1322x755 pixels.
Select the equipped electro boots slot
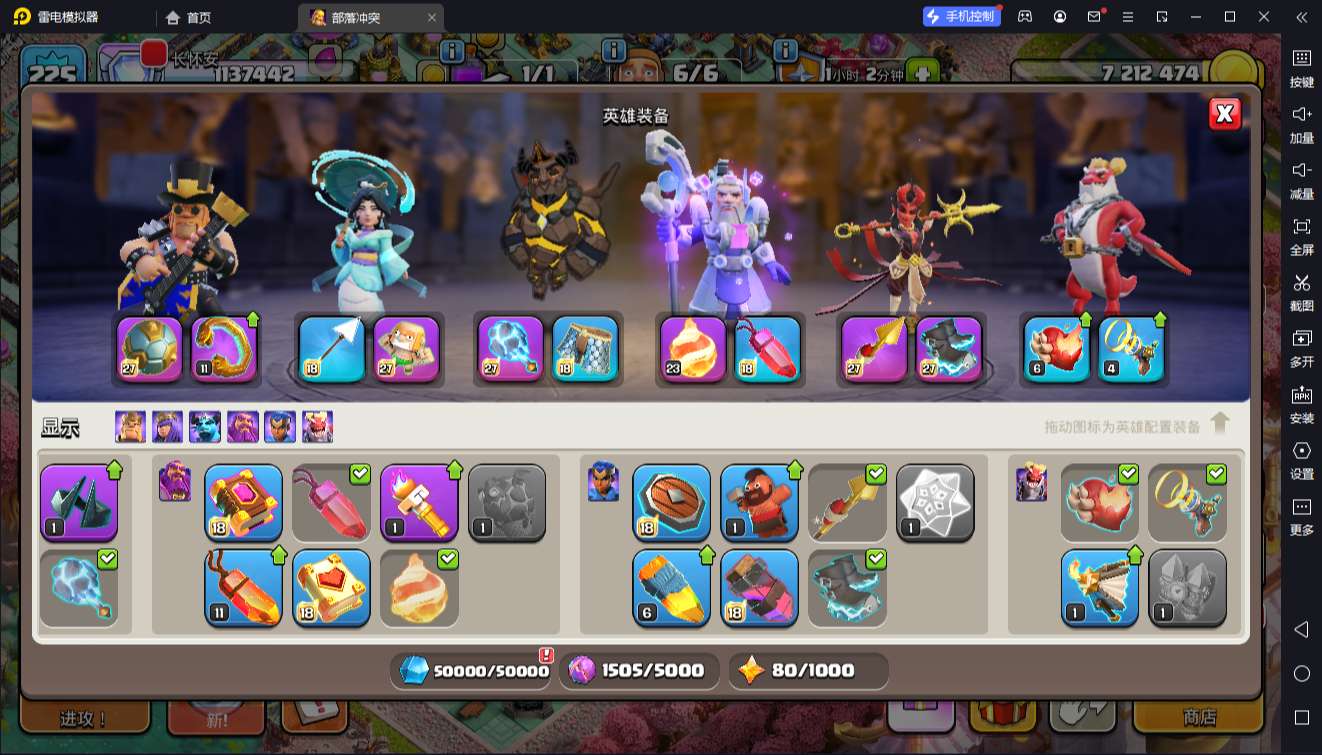(x=949, y=348)
